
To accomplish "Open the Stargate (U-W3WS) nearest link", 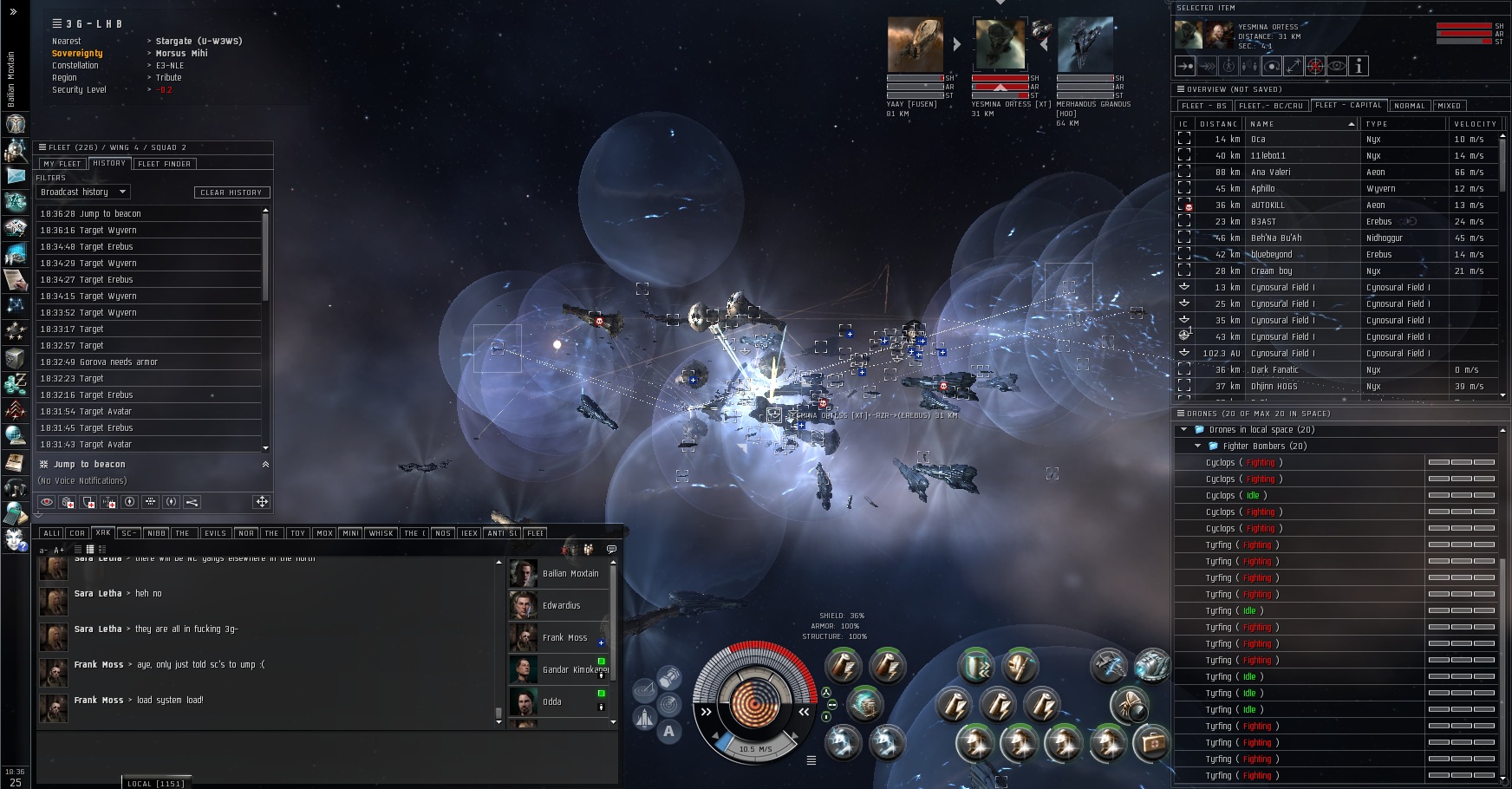I will pyautogui.click(x=199, y=42).
